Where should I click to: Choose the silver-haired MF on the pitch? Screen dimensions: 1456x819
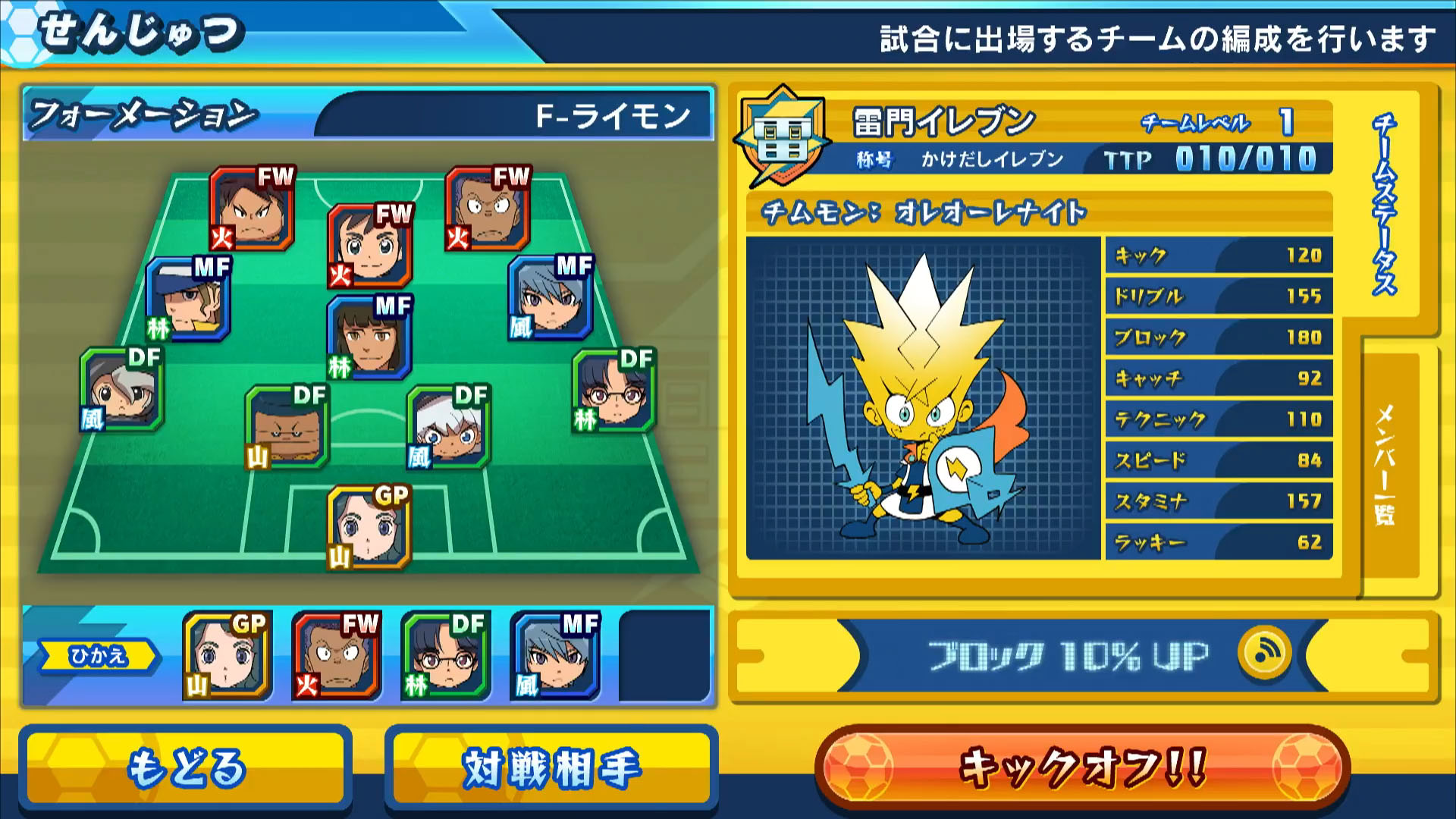[551, 298]
